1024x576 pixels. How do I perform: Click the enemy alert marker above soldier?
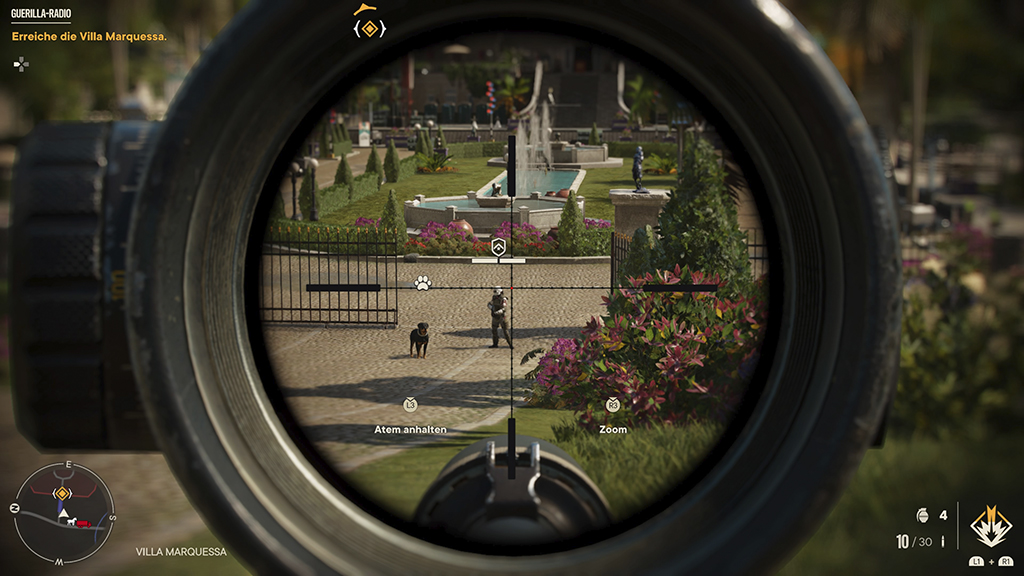pos(499,246)
